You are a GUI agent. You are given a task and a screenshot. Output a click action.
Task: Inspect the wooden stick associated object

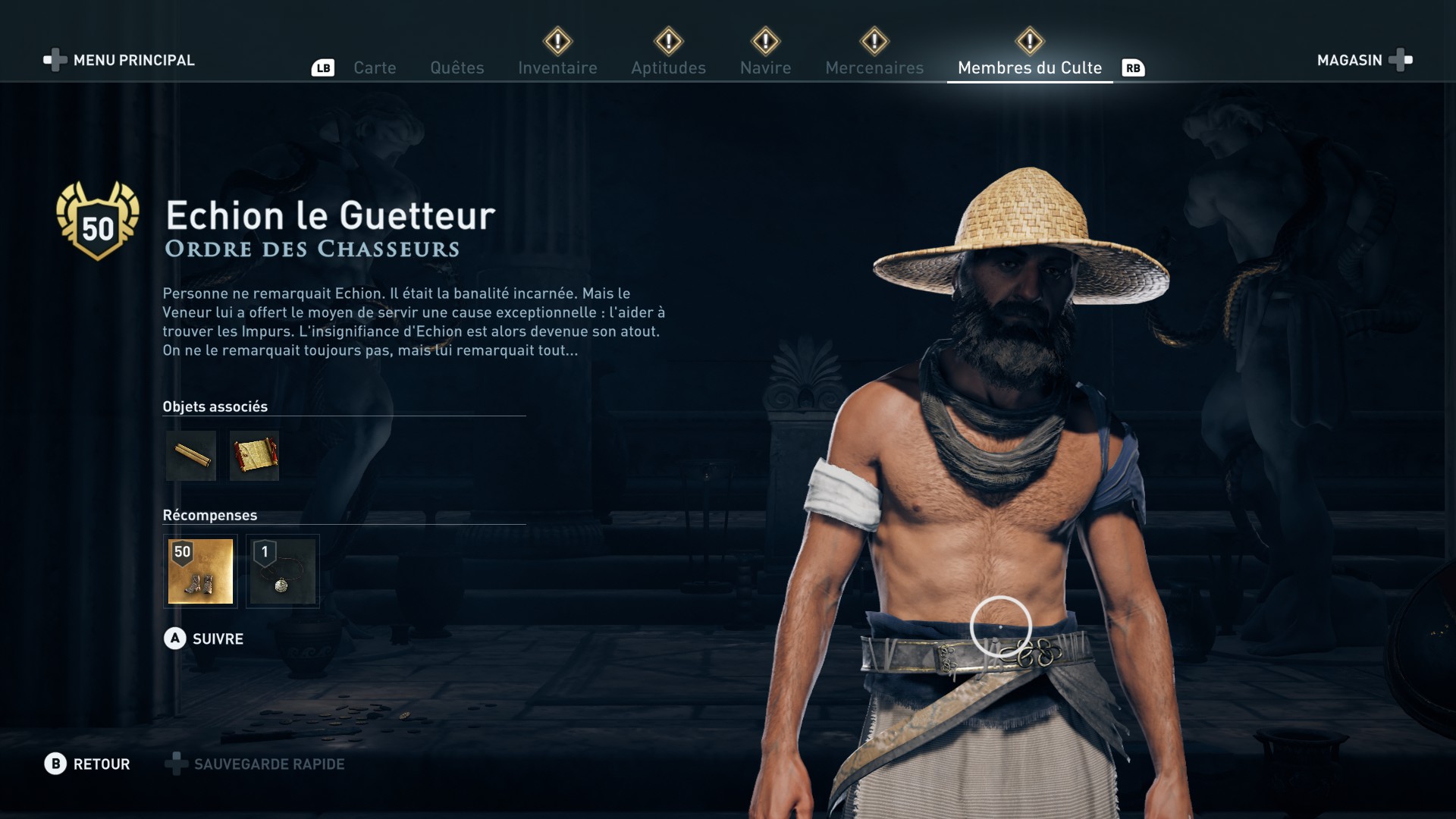click(x=191, y=456)
